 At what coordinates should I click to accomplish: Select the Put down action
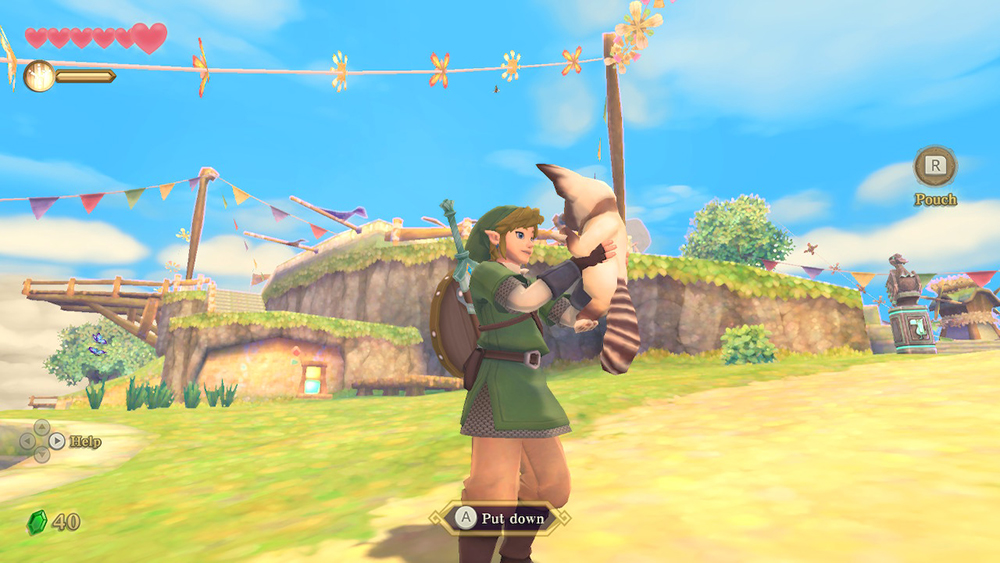click(500, 518)
